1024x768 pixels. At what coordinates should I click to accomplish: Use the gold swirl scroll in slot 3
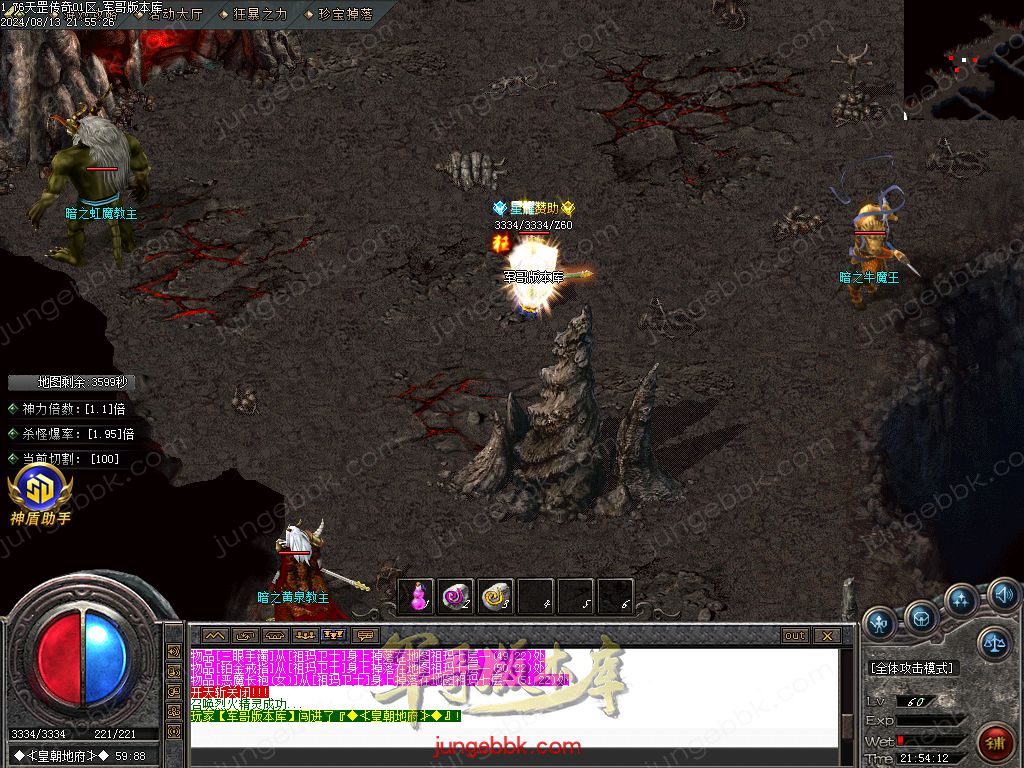[x=496, y=597]
